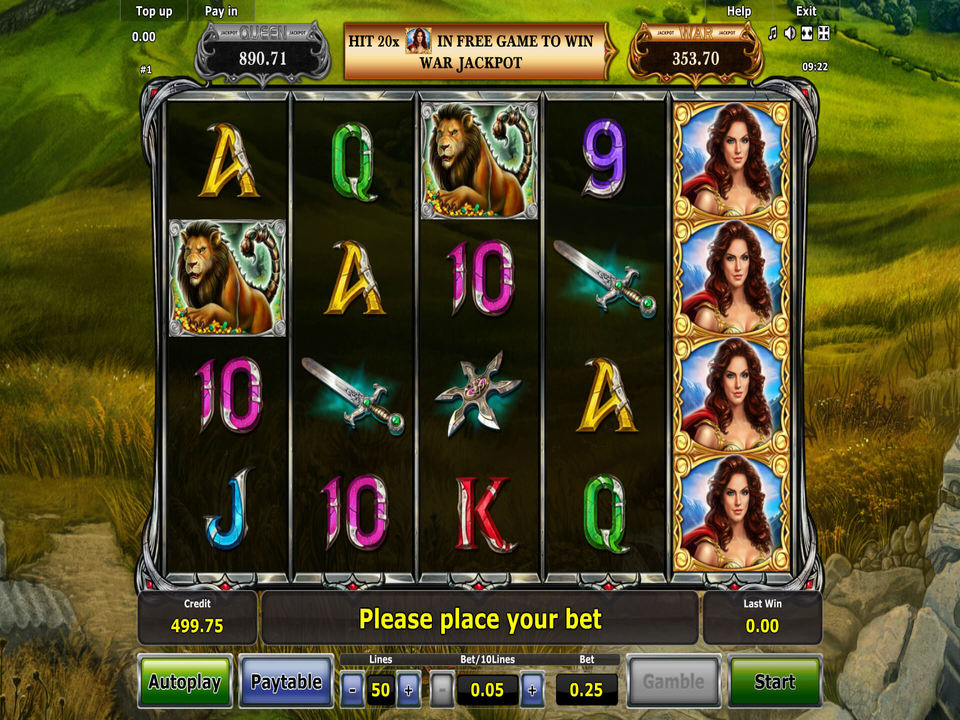
Task: Click the horizontal-arrows screen size icon
Action: tap(806, 34)
